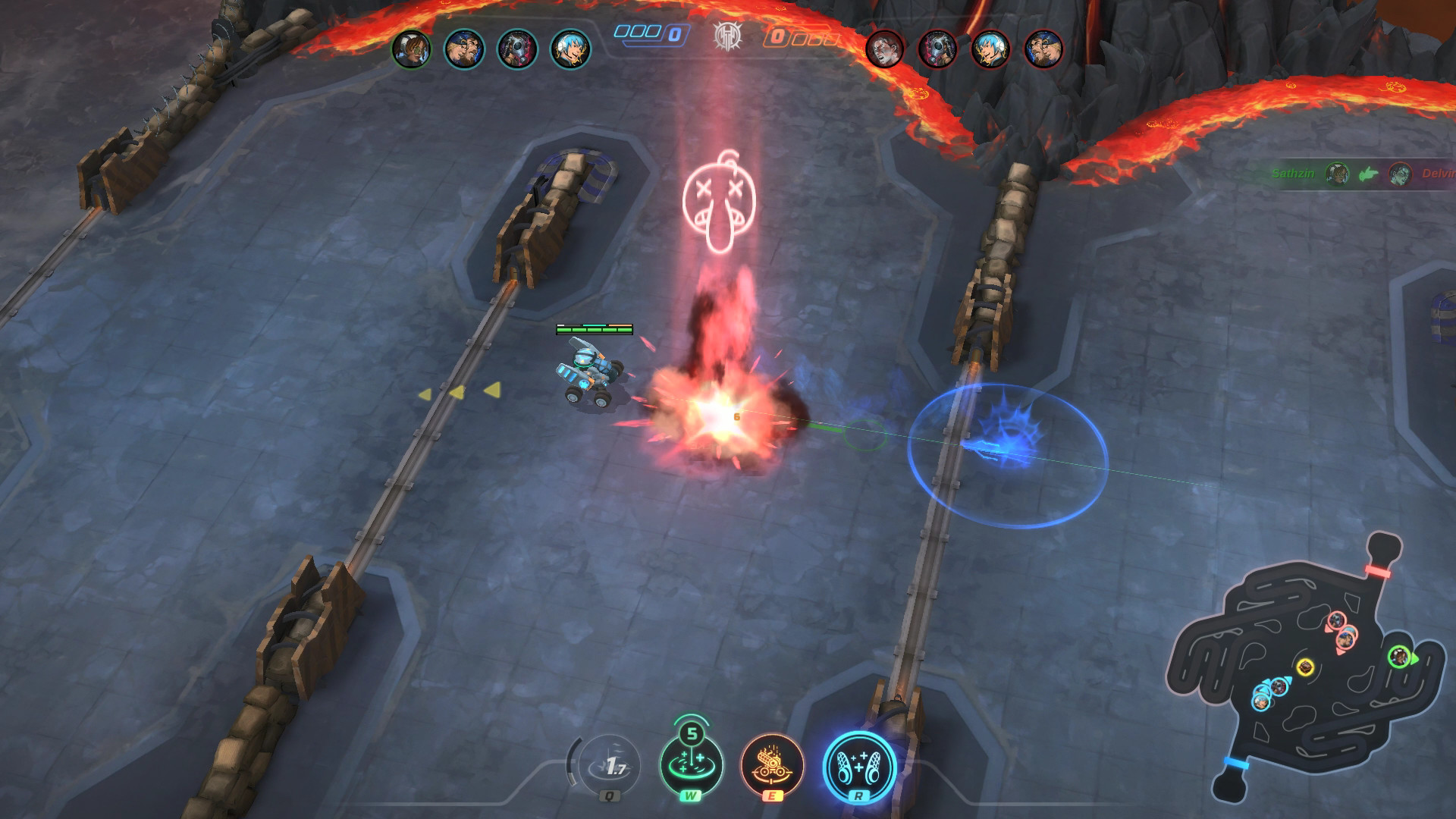Screen dimensions: 1456x819
Task: Open the orange team score counter
Action: click(x=777, y=34)
